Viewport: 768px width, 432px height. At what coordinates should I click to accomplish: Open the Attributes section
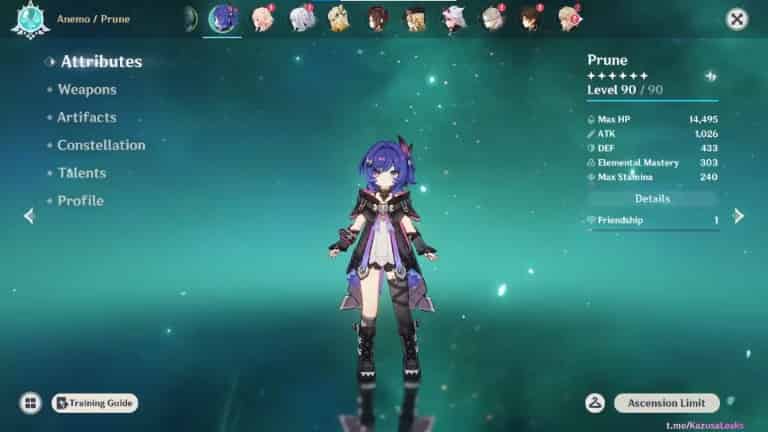(101, 62)
